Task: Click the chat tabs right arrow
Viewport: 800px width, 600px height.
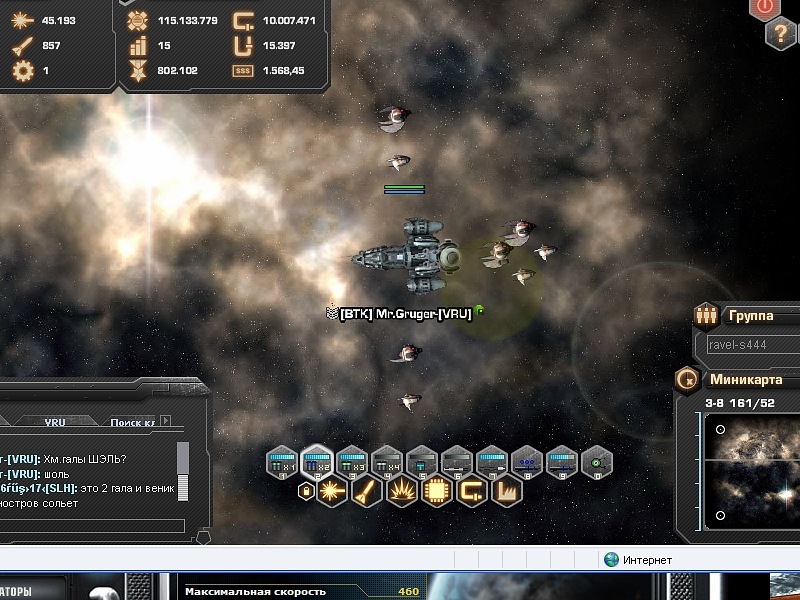Action: coord(166,421)
